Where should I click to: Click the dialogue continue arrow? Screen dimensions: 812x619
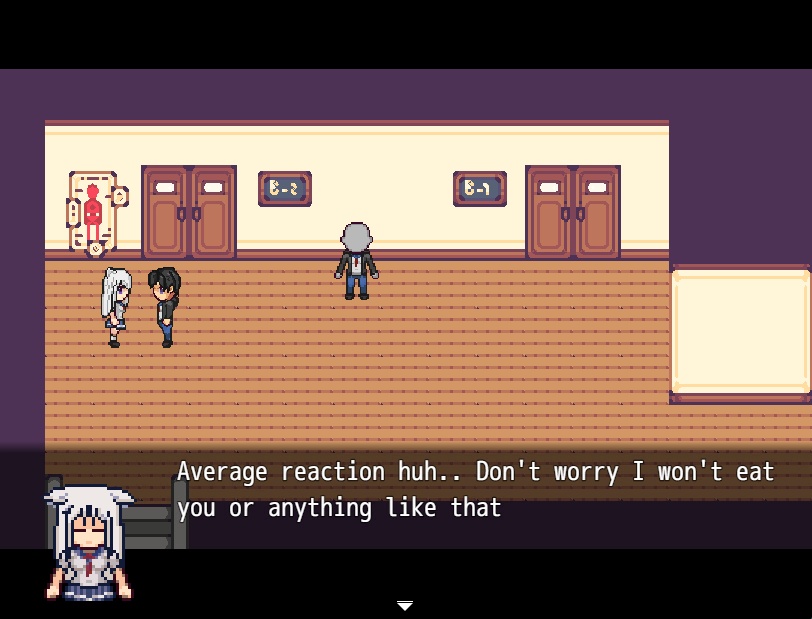[x=405, y=606]
